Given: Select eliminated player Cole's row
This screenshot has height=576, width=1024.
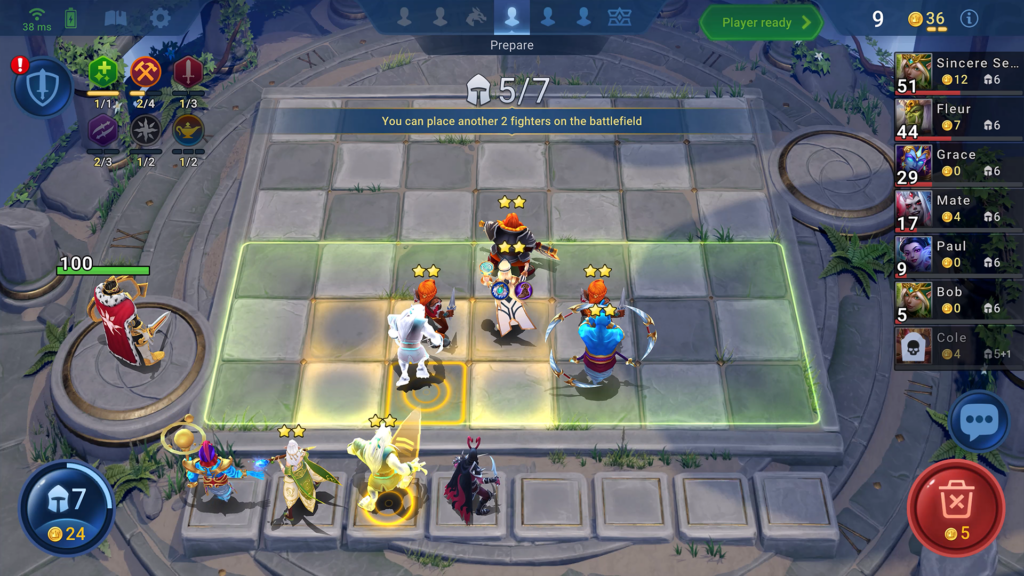Looking at the screenshot, I should (x=958, y=347).
